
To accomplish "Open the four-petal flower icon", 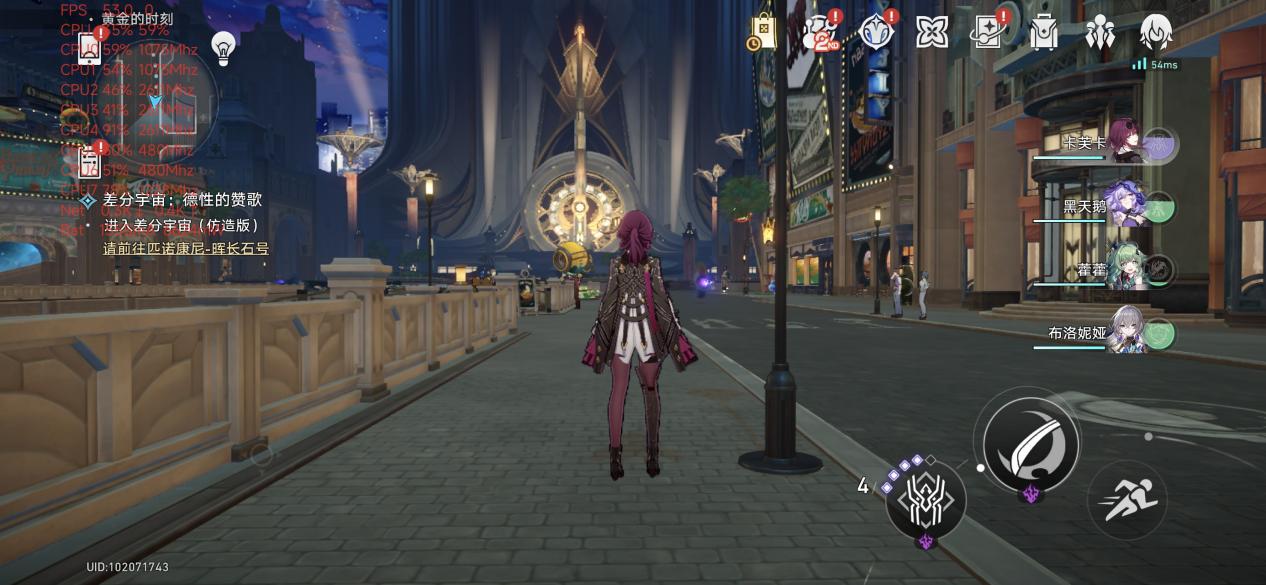I will click(932, 32).
